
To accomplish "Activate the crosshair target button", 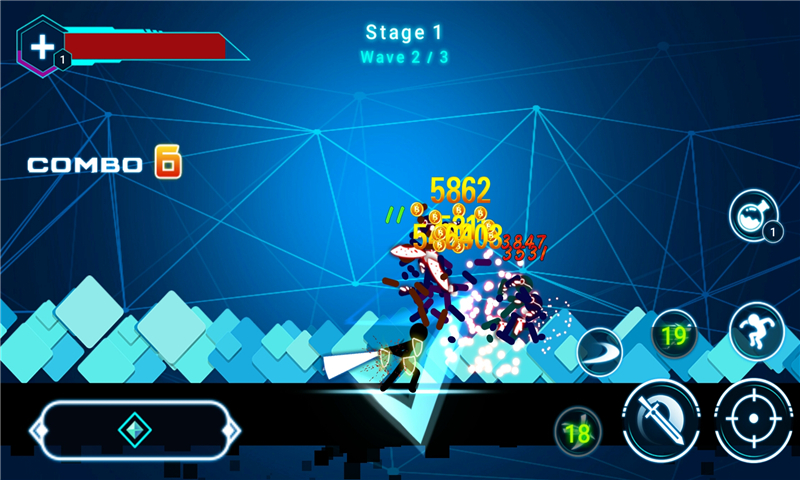I will tap(755, 420).
